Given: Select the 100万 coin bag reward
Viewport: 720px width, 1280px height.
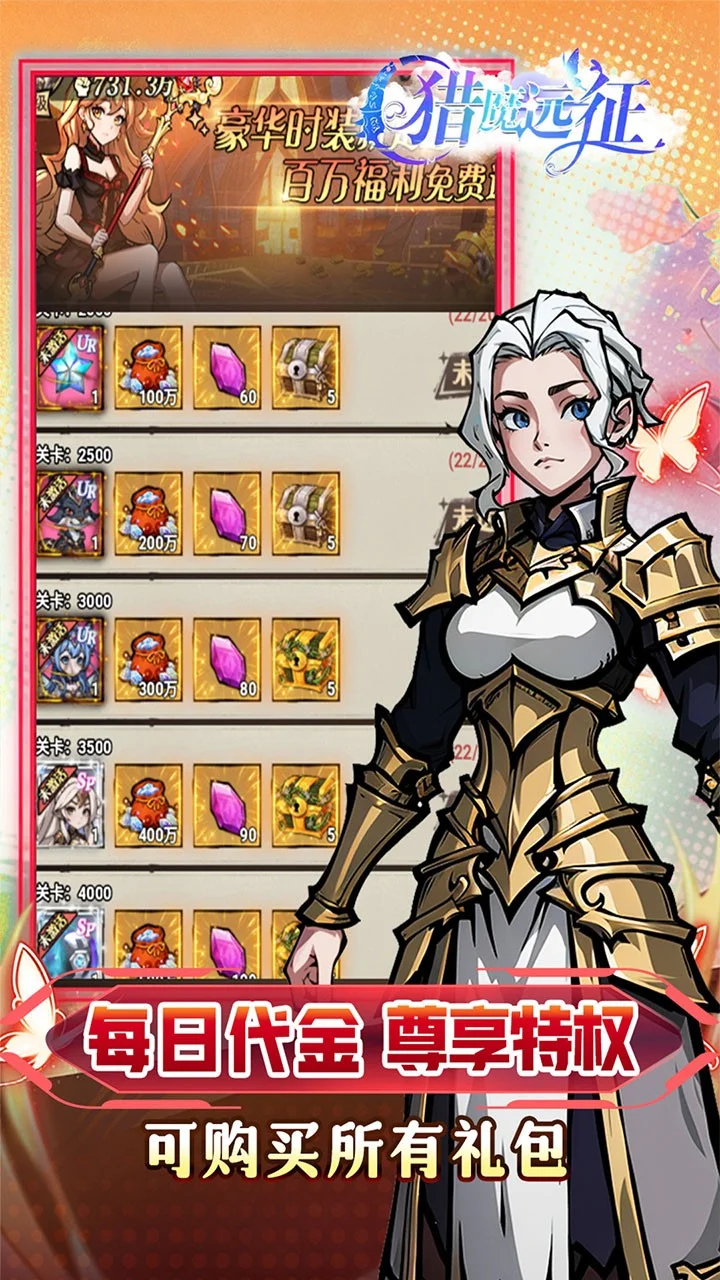Looking at the screenshot, I should pyautogui.click(x=148, y=367).
